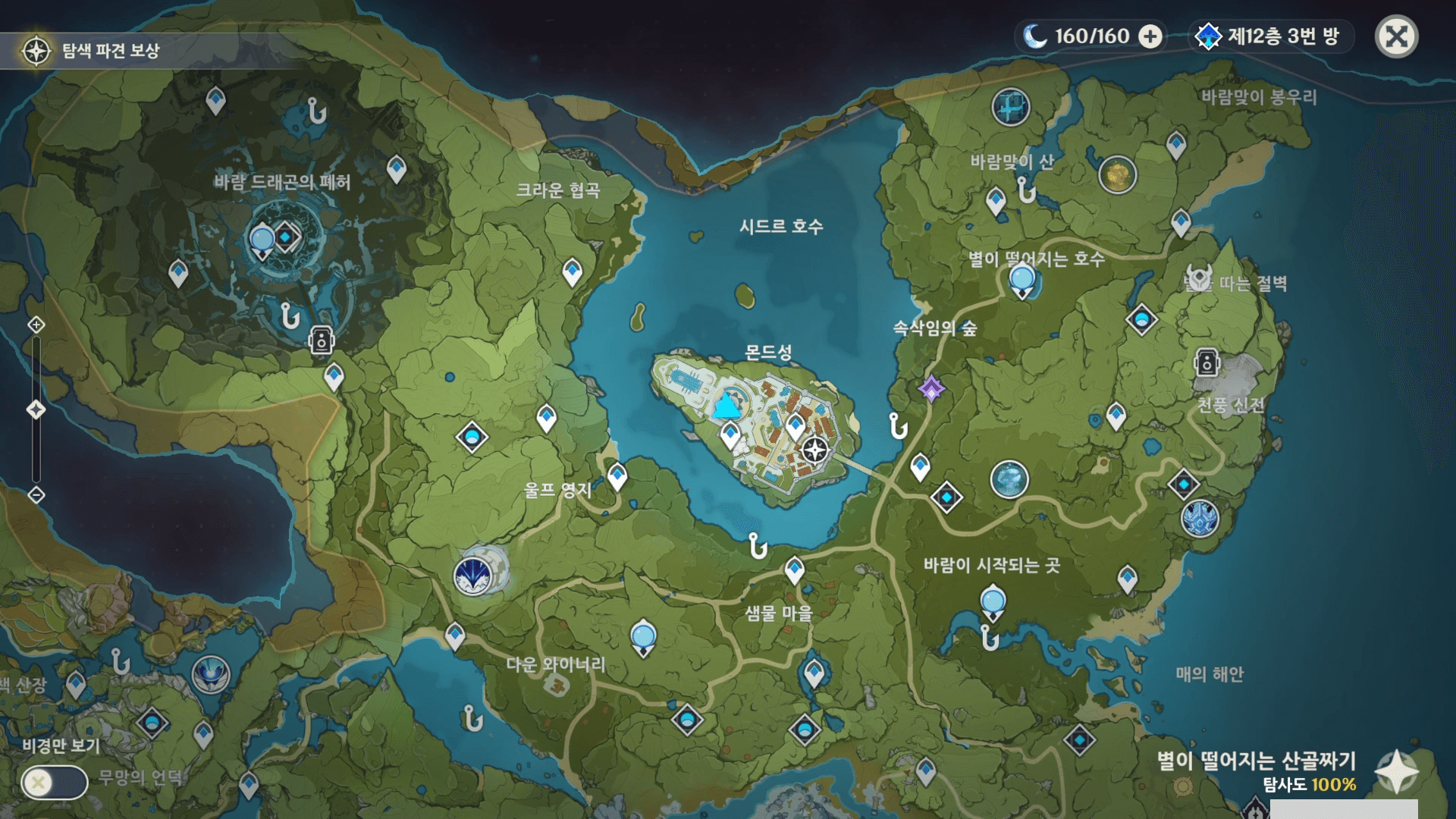Select the Anemo boss icon near 바람맞이 봉우리
The image size is (1456, 819).
point(1010,107)
